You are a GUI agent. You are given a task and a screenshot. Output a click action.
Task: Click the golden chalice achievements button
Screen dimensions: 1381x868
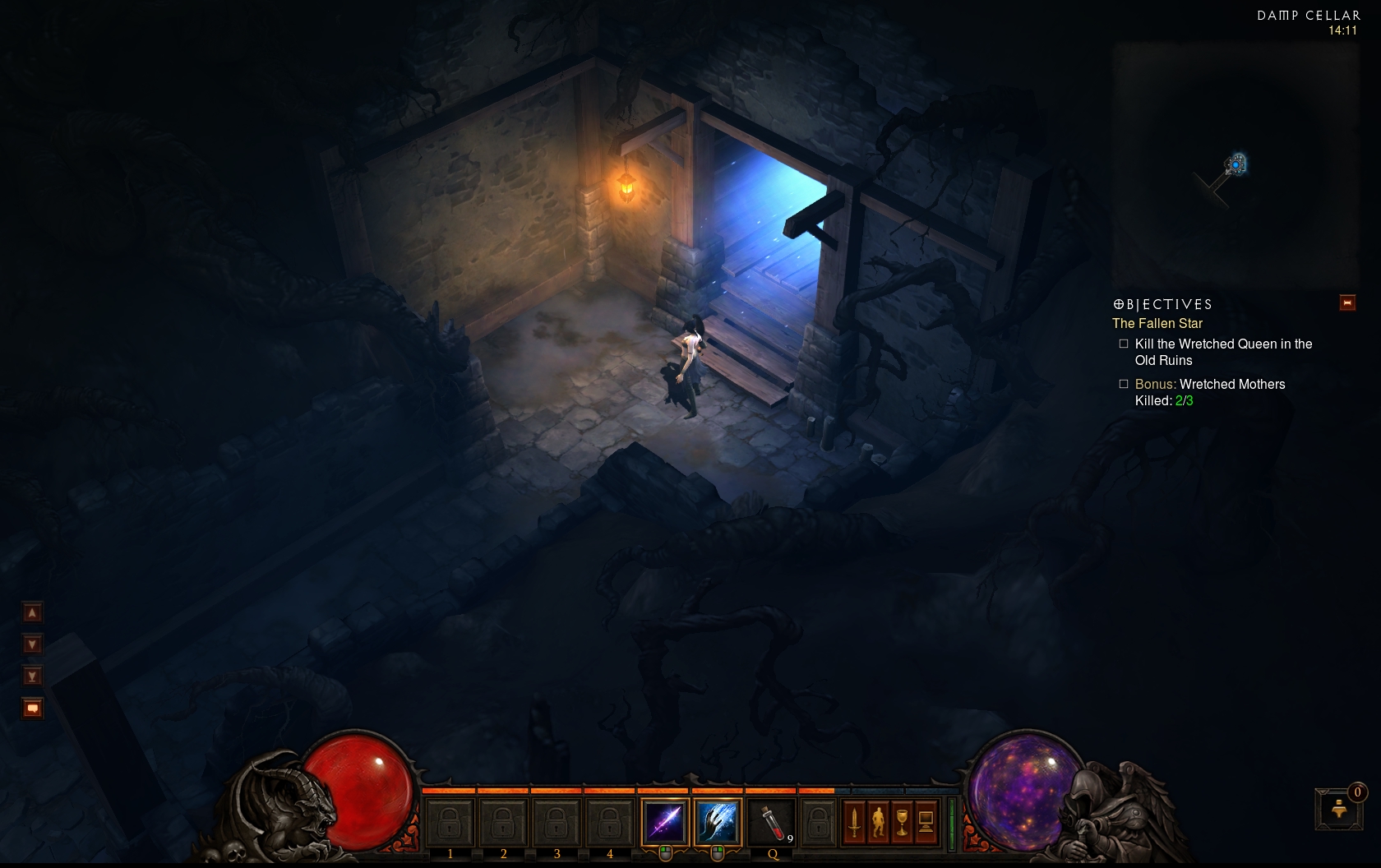(902, 822)
